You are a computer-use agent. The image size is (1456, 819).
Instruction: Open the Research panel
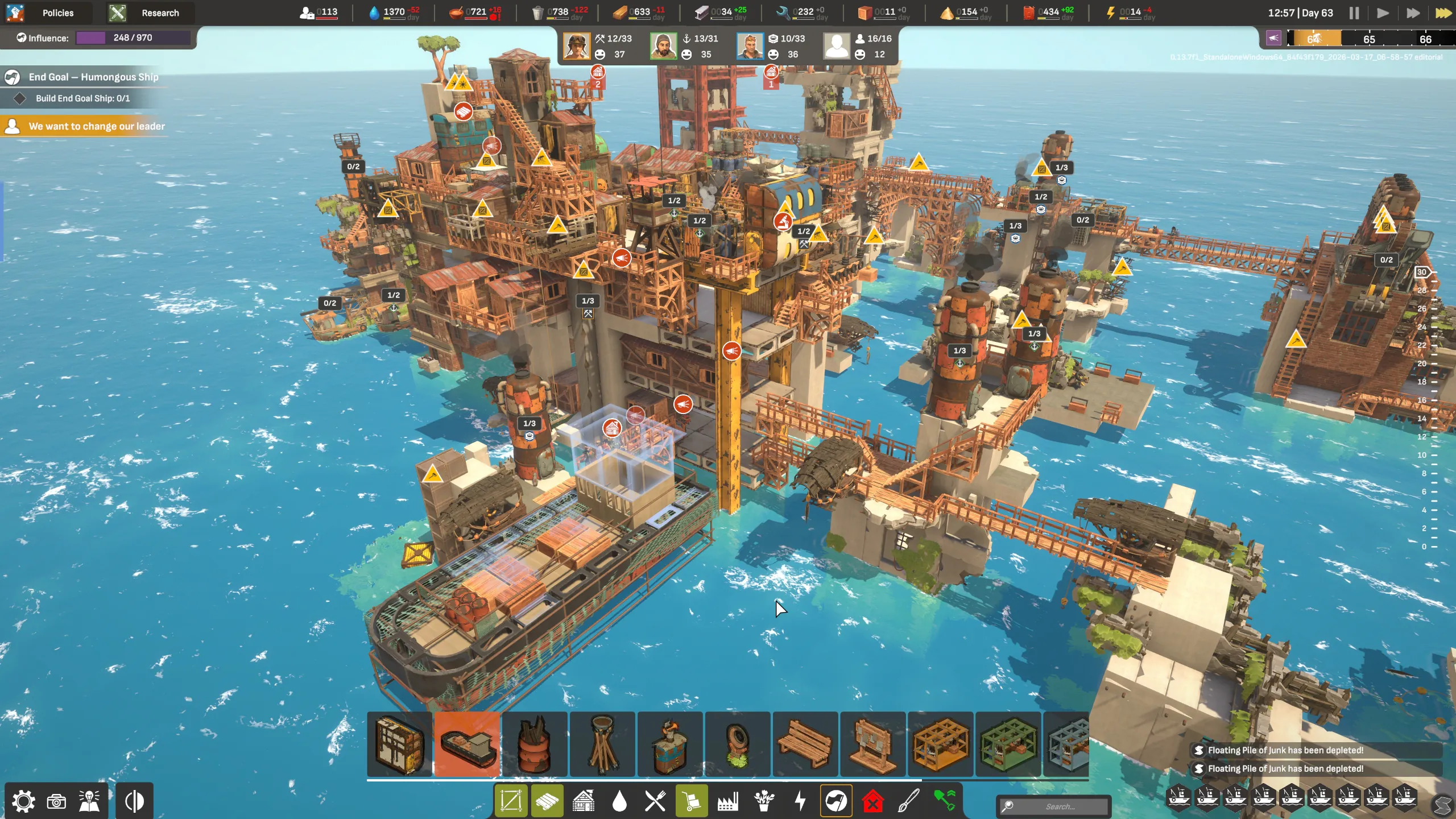149,13
